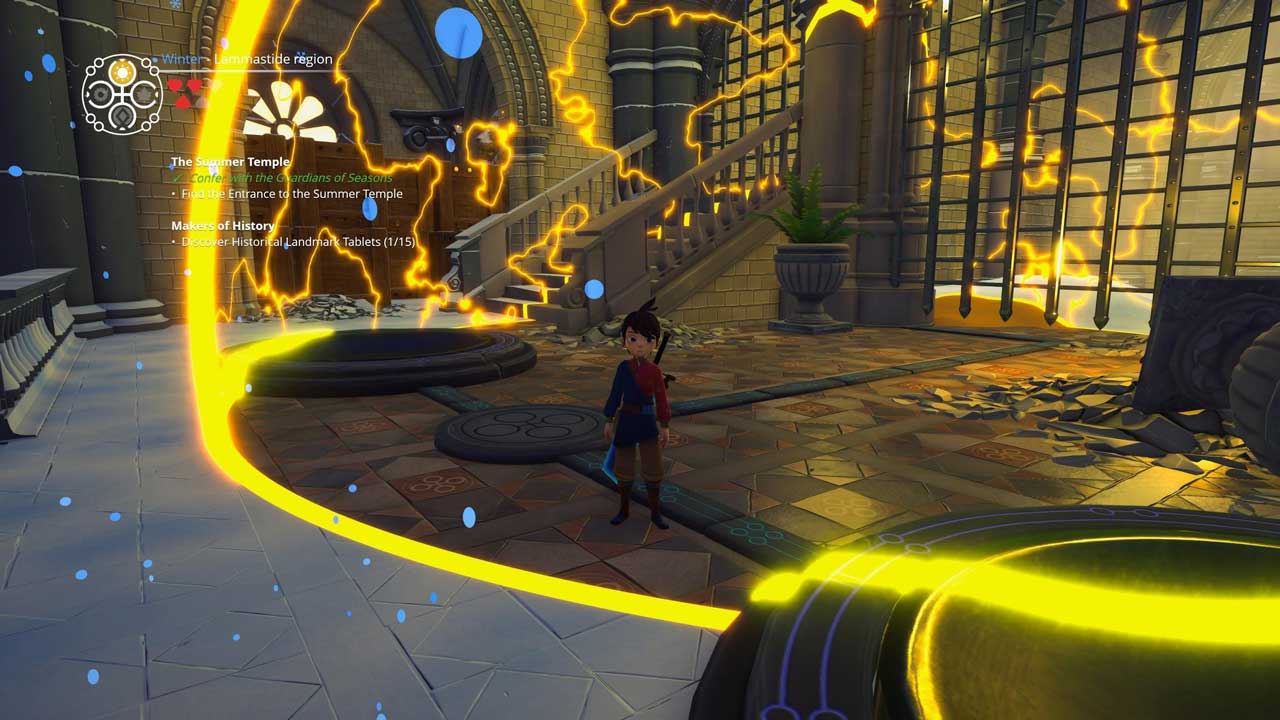The height and width of the screenshot is (720, 1280).
Task: Choose the leaf season icon on the wheel
Action: point(144,94)
